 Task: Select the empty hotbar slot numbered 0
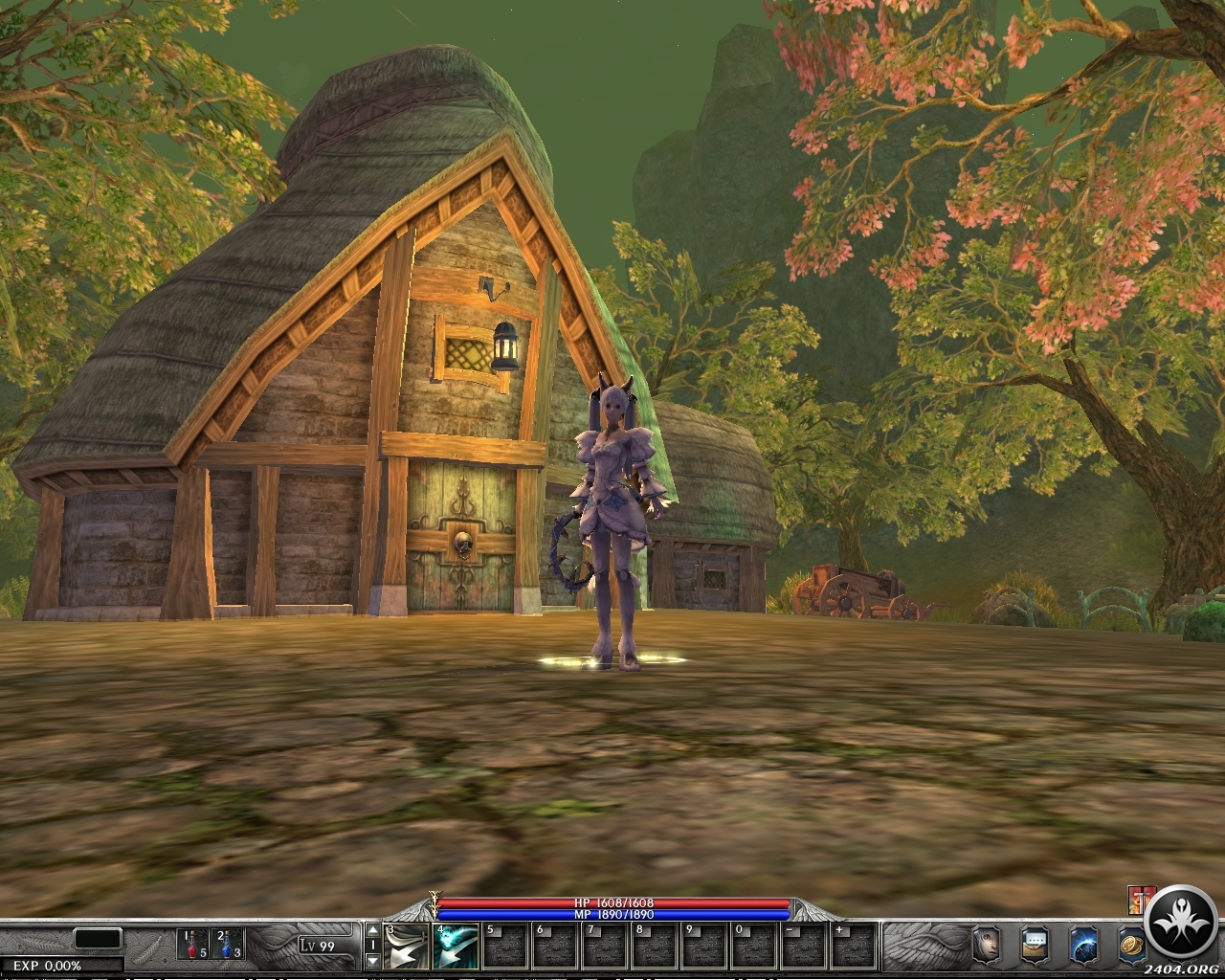(x=754, y=947)
